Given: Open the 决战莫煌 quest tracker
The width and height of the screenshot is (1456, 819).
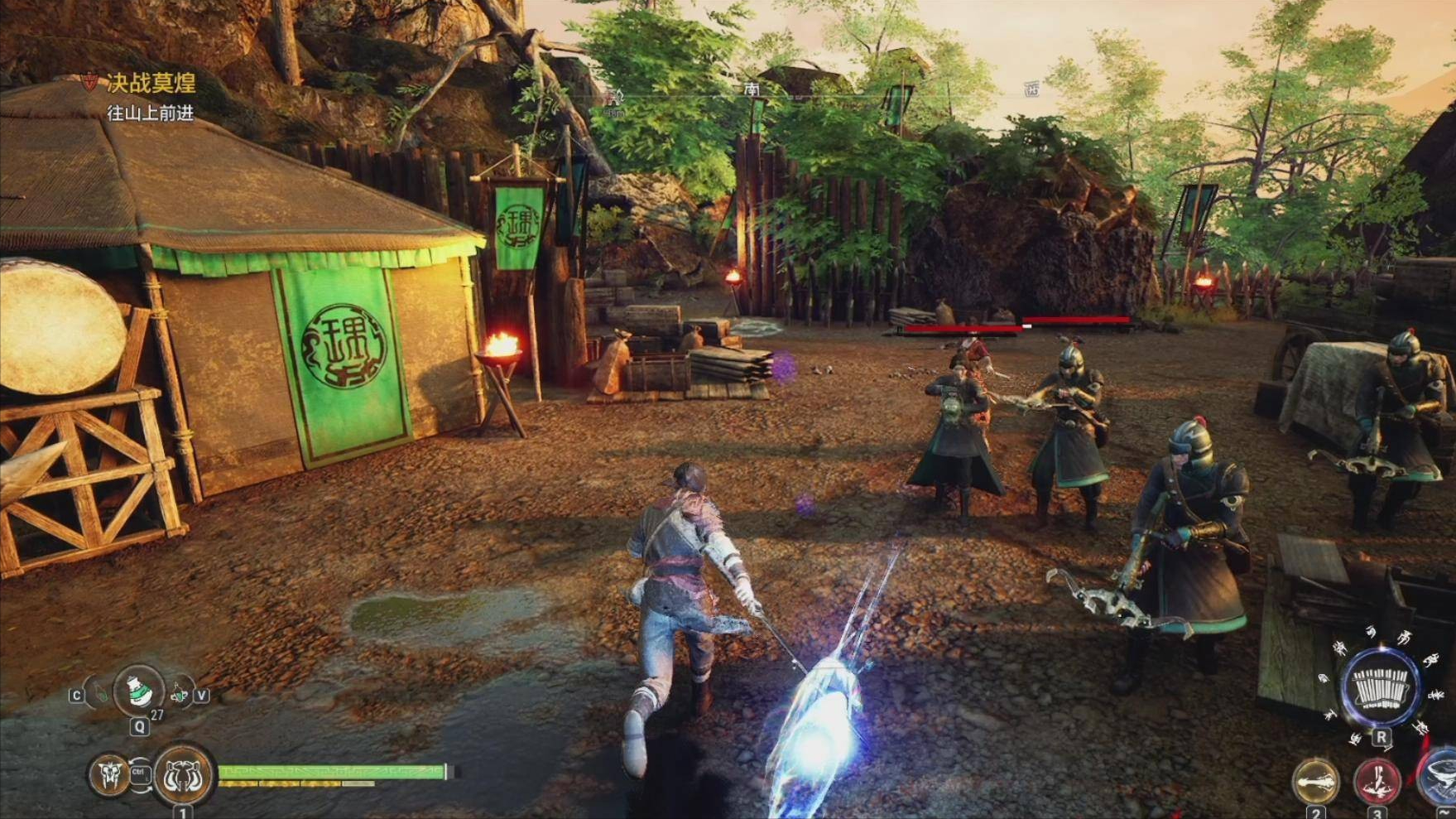Looking at the screenshot, I should pyautogui.click(x=151, y=83).
